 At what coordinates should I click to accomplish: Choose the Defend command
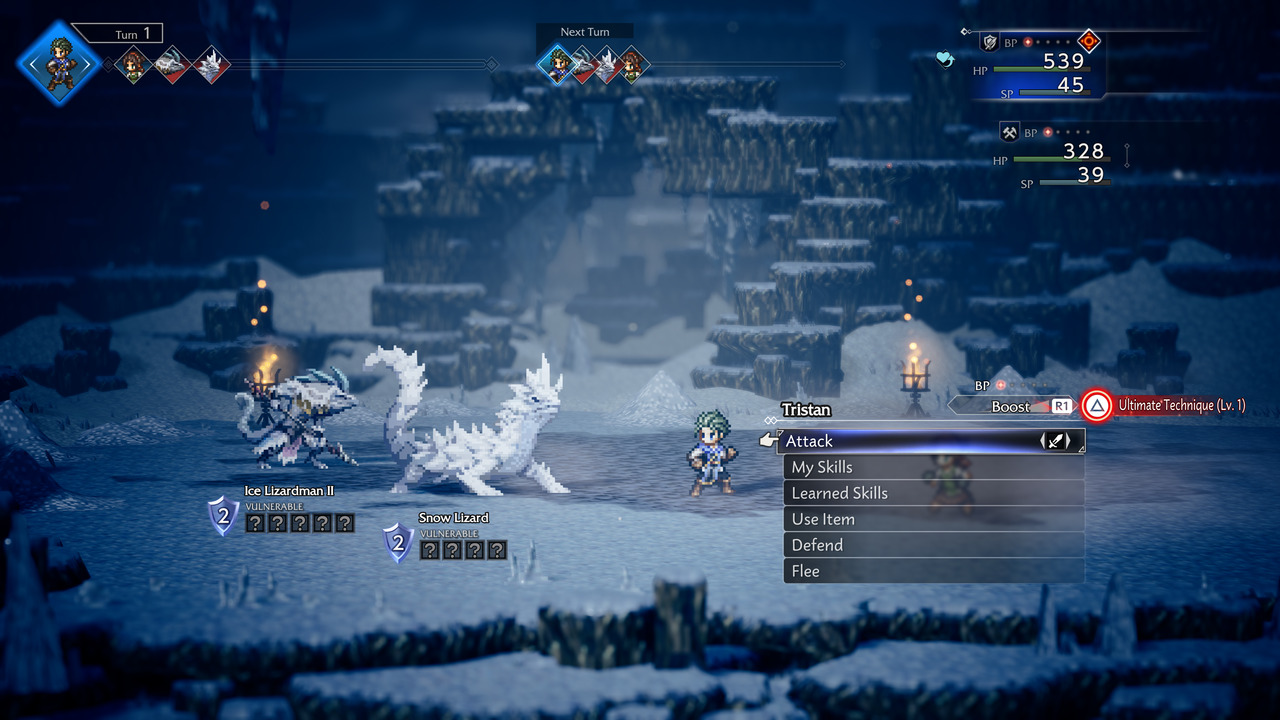(932, 545)
